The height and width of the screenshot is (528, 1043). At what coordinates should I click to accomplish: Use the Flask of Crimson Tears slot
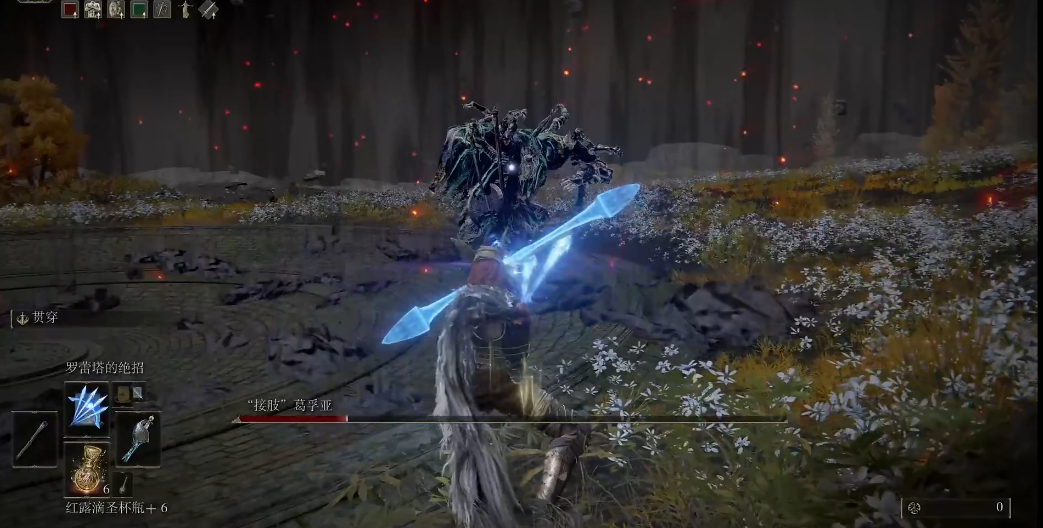87,470
